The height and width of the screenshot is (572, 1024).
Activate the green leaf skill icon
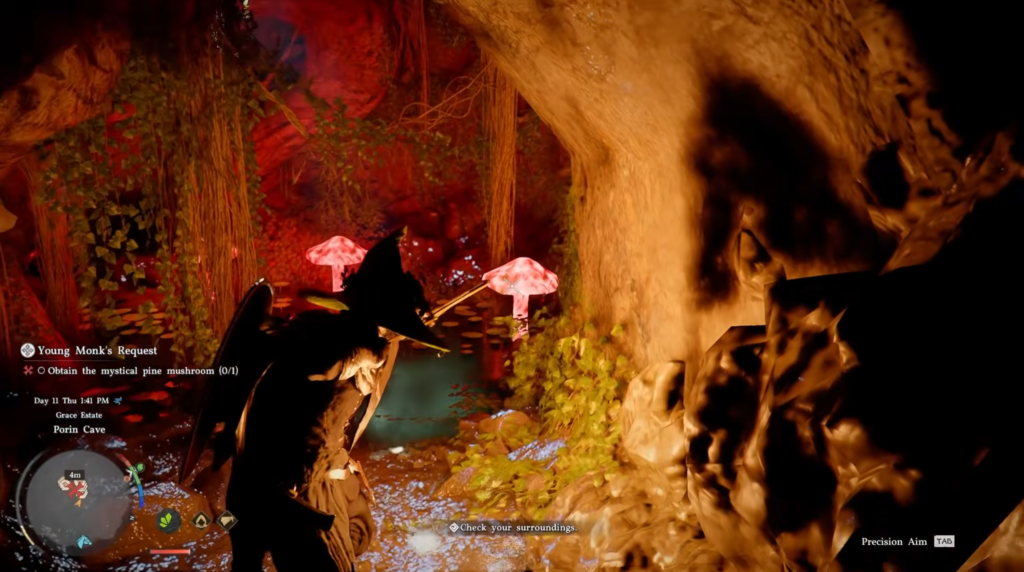coord(169,520)
